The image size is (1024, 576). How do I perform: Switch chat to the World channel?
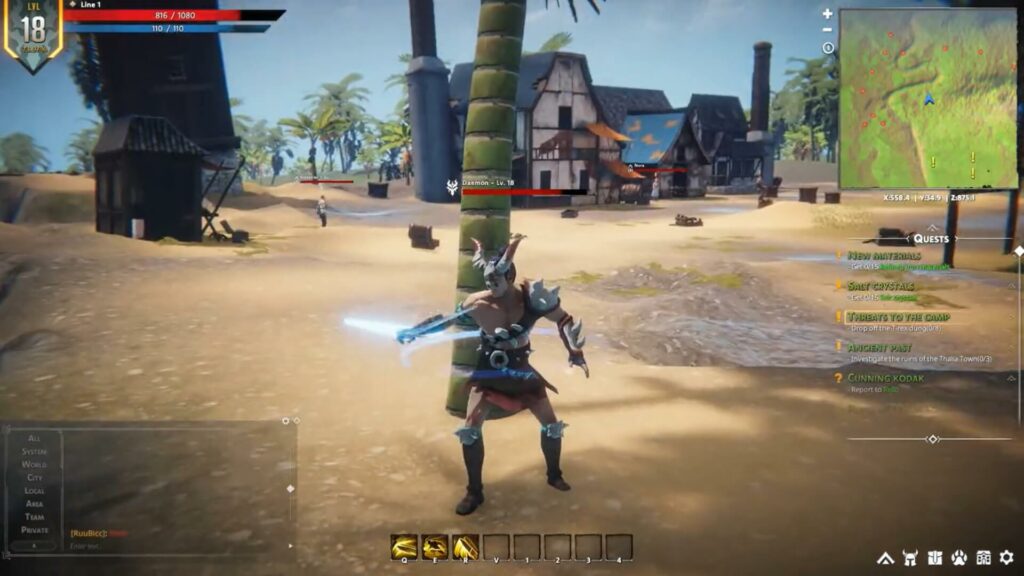tap(35, 464)
